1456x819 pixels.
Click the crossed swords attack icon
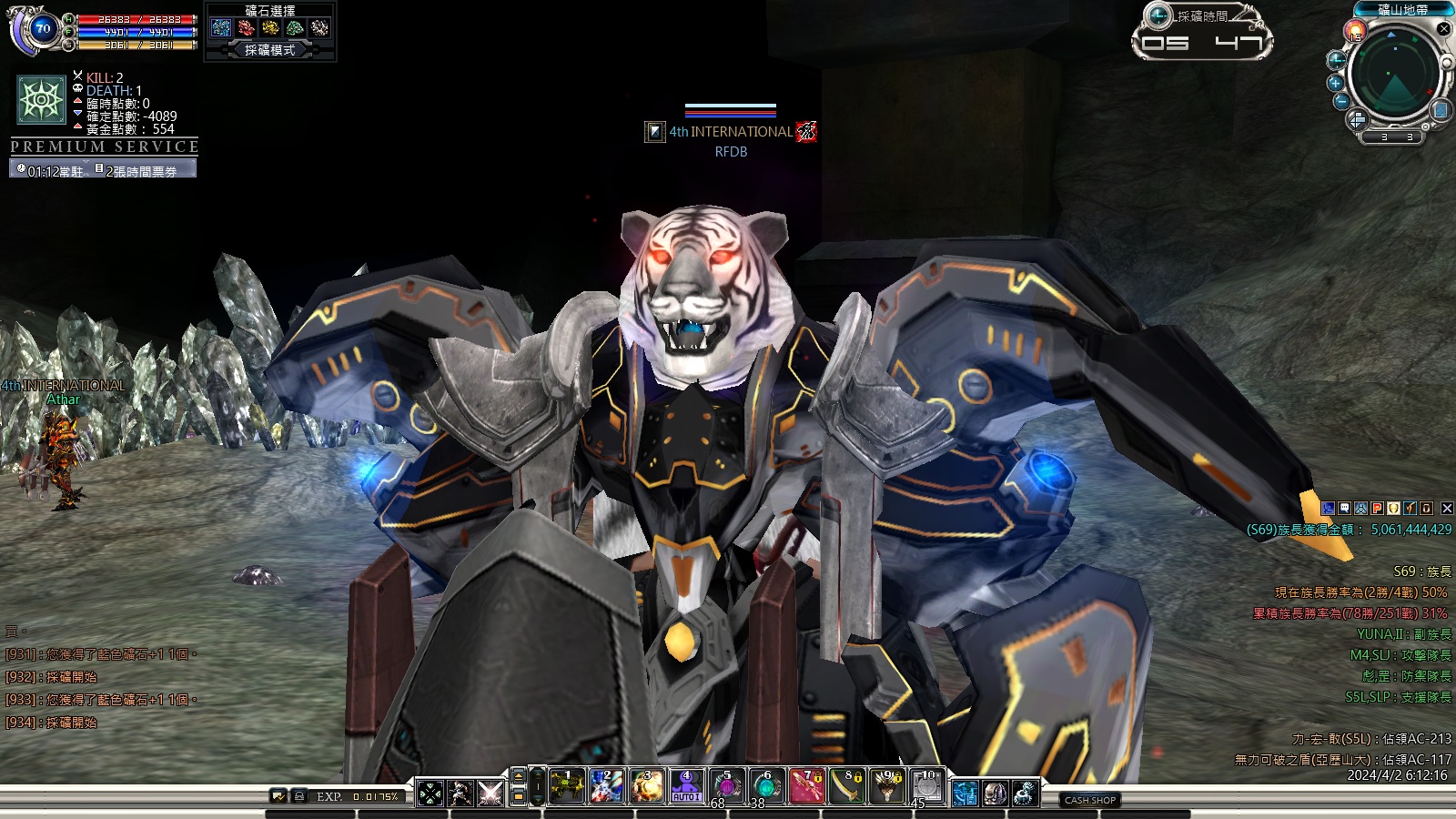coord(490,794)
